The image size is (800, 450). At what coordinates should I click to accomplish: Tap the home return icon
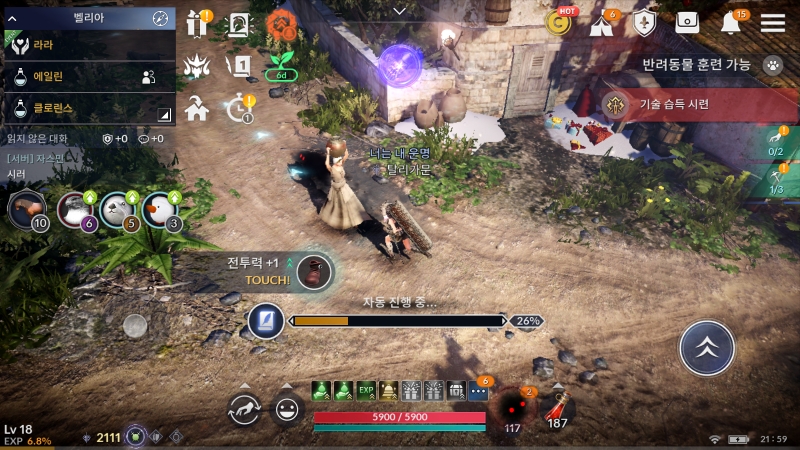196,108
